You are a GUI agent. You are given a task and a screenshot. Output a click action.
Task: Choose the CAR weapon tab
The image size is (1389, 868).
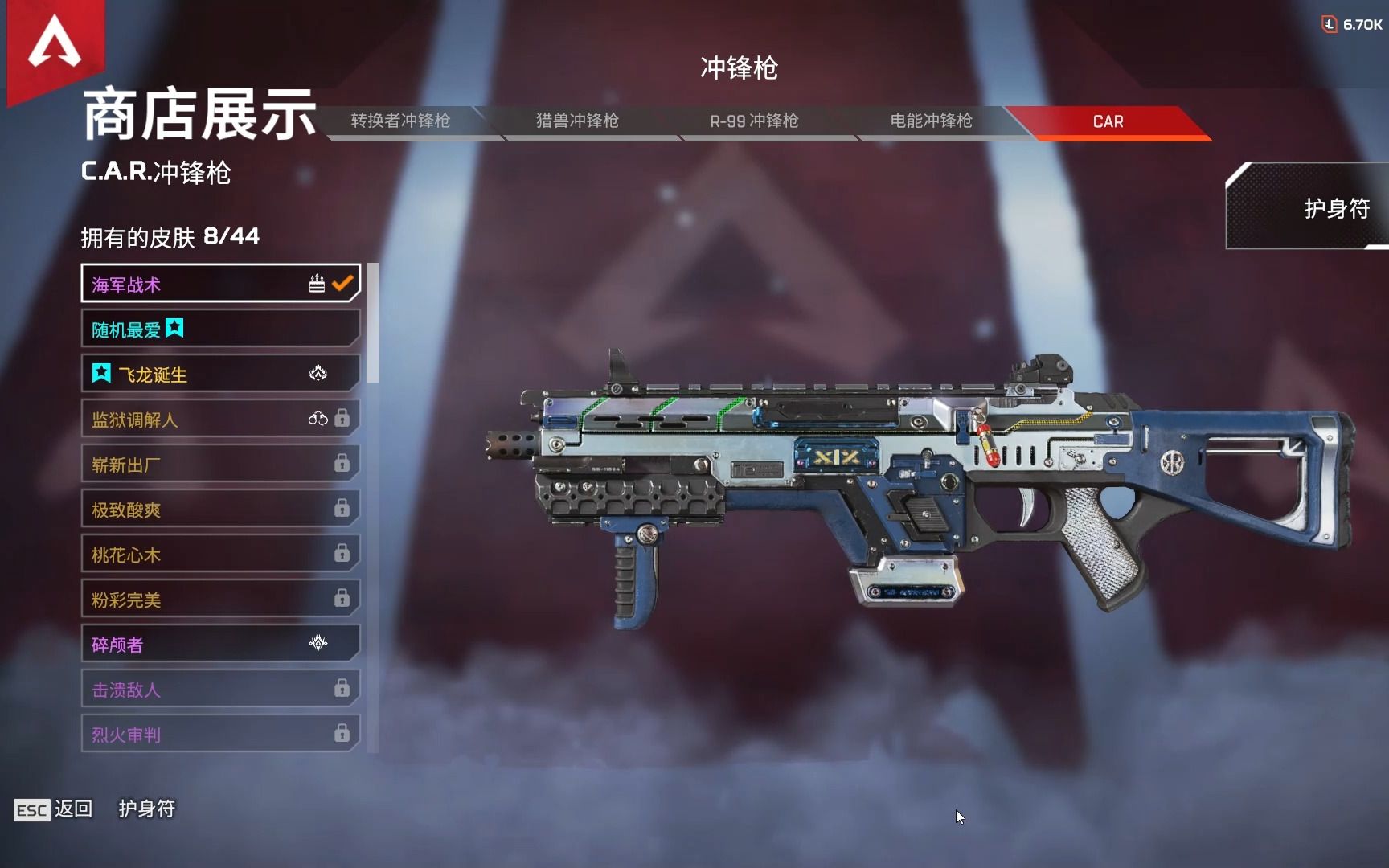pyautogui.click(x=1108, y=122)
